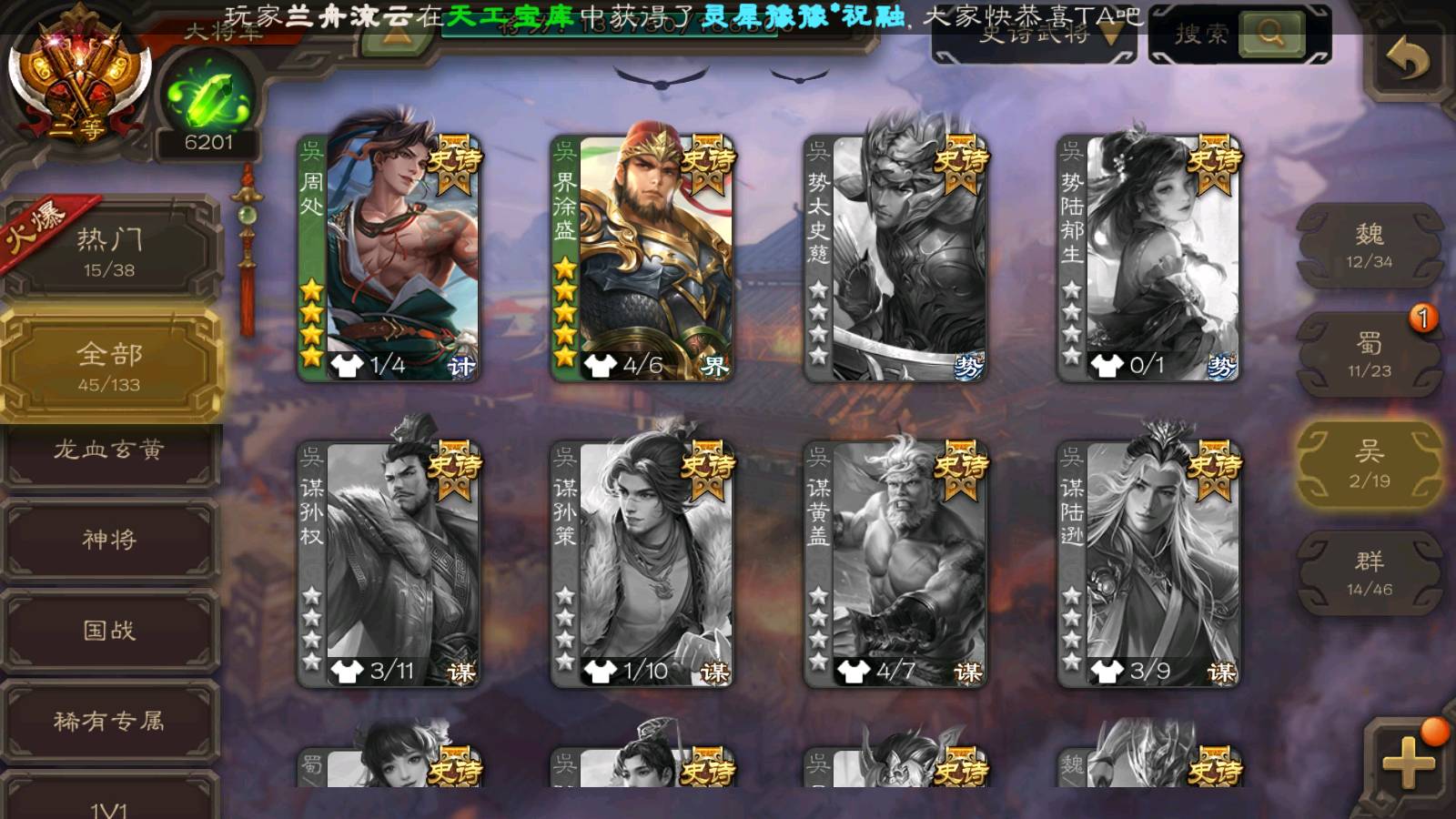This screenshot has width=1456, height=819.
Task: Go back with the return arrow
Action: point(1407,60)
